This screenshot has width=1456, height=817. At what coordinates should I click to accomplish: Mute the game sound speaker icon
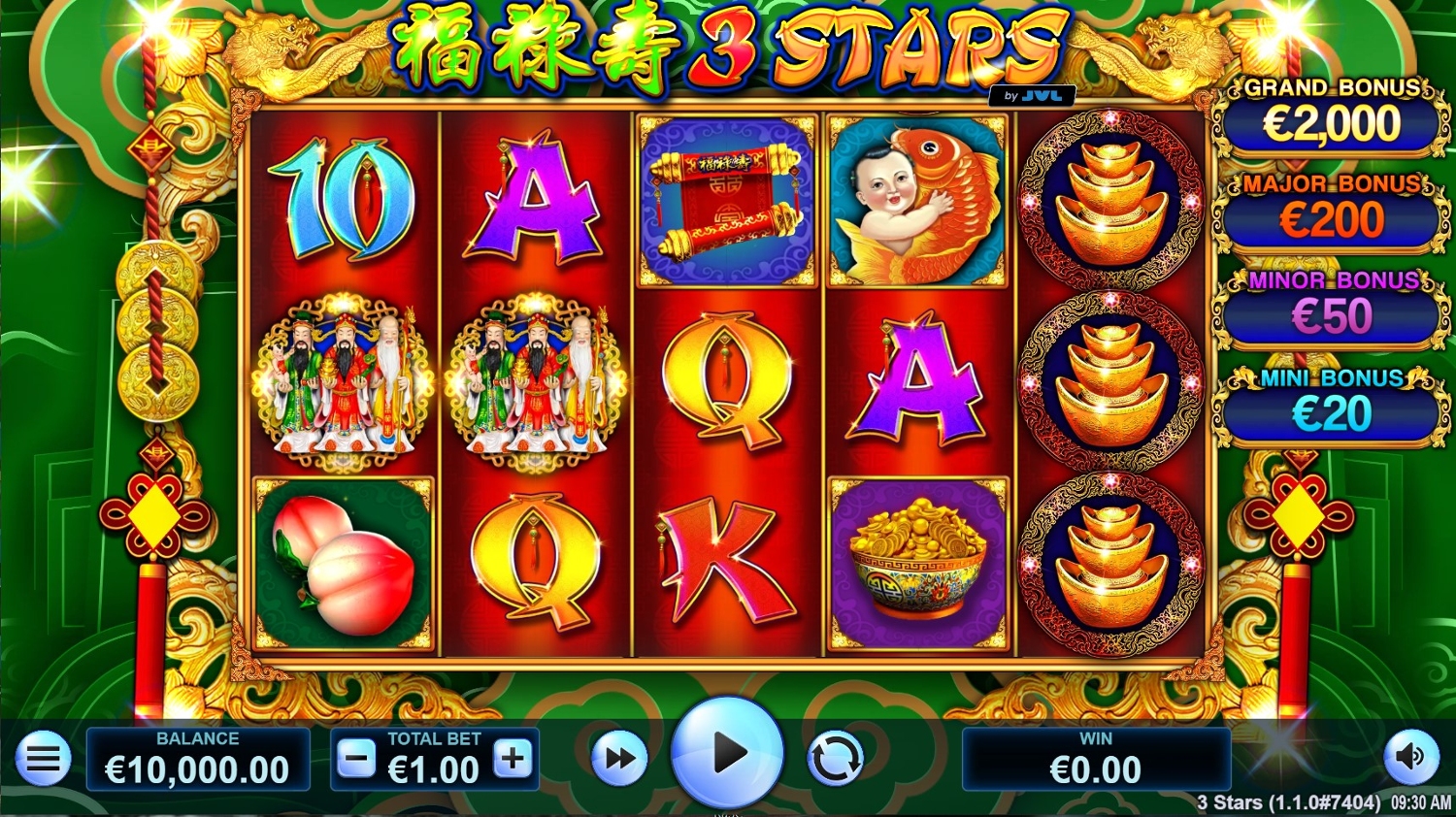pos(1410,757)
